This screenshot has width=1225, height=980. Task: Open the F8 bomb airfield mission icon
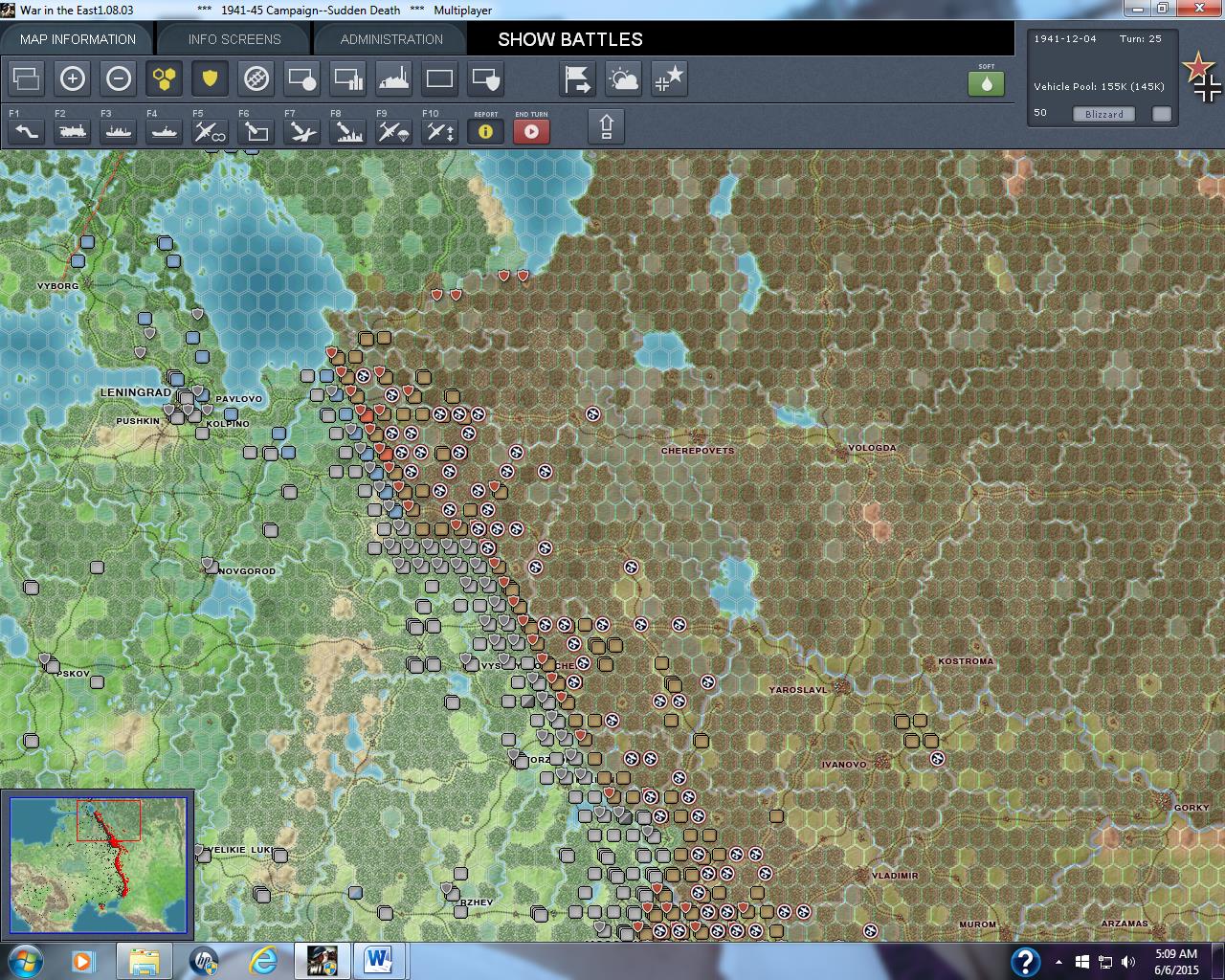(x=346, y=131)
